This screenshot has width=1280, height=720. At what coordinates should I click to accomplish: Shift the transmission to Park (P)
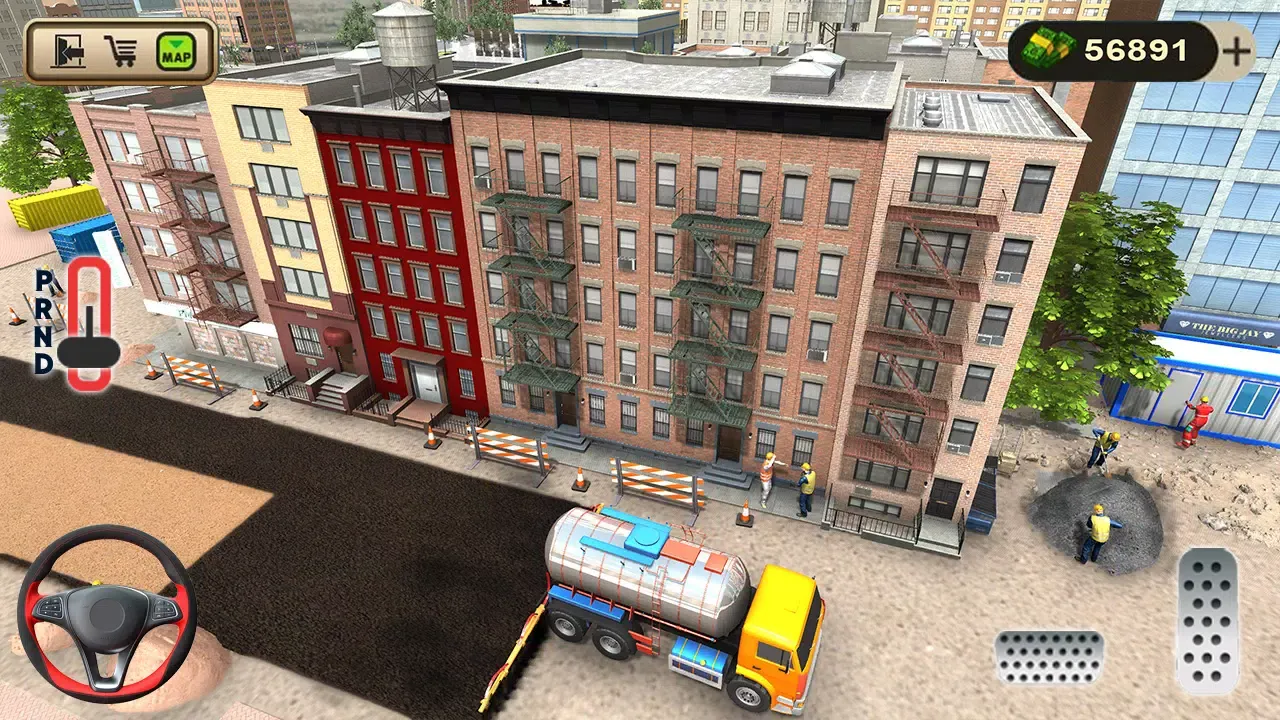pyautogui.click(x=44, y=281)
